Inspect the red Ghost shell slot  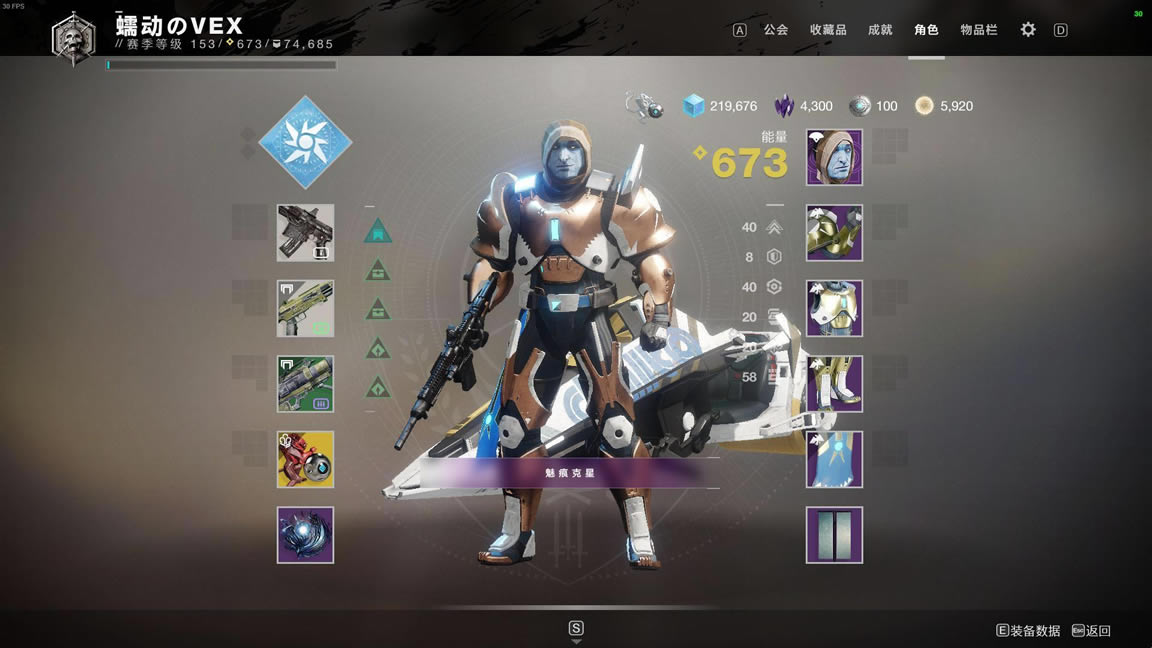305,459
